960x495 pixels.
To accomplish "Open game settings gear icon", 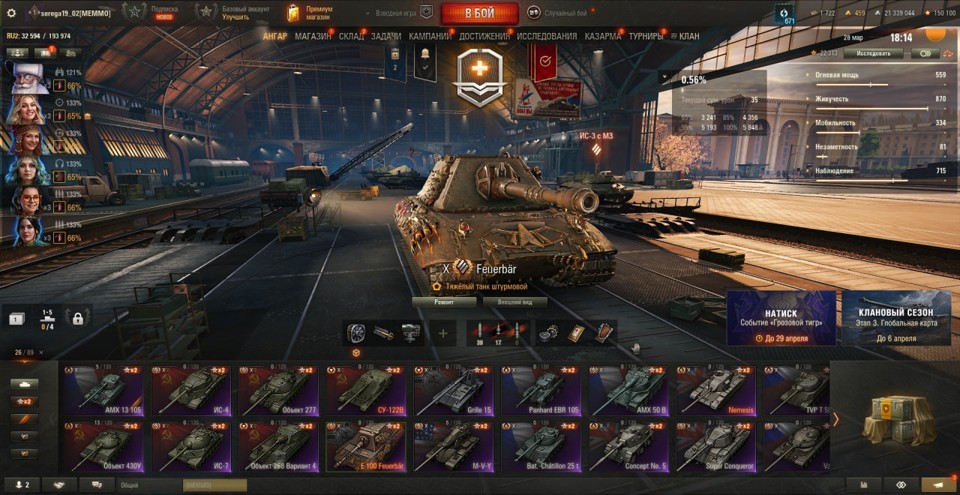I will click(12, 13).
